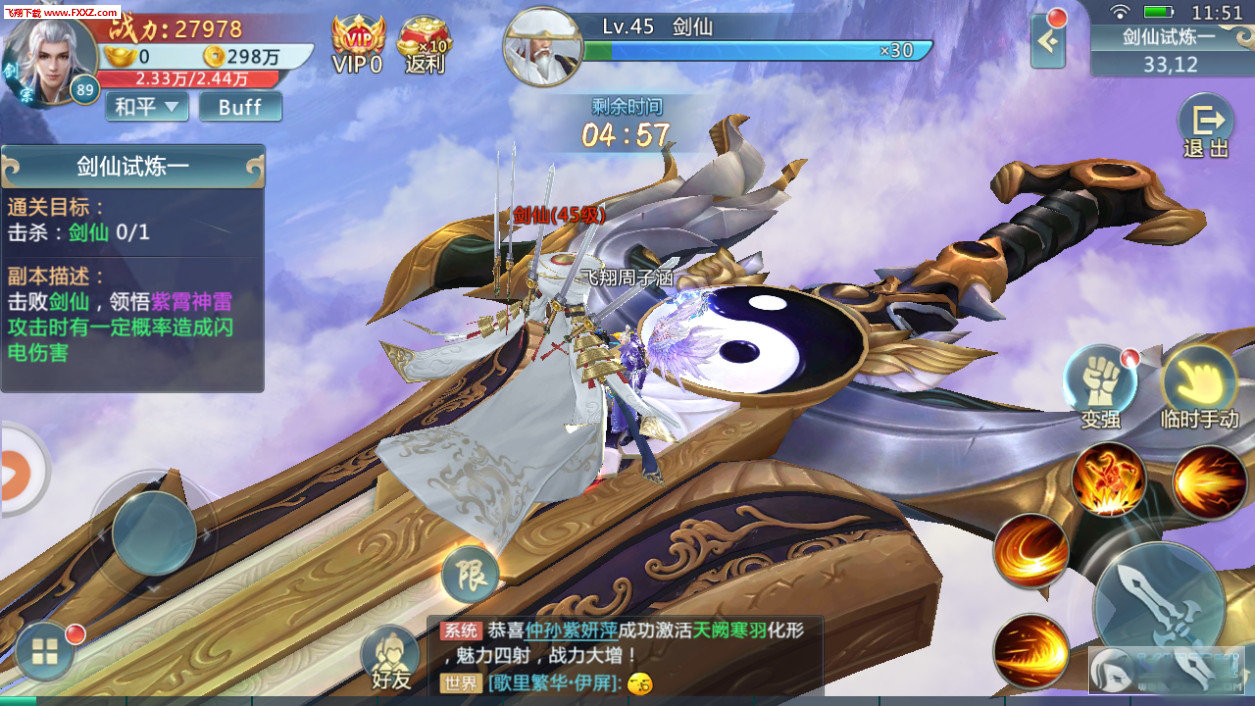Use the main sword basic attack button
This screenshot has width=1255, height=706.
(1158, 603)
